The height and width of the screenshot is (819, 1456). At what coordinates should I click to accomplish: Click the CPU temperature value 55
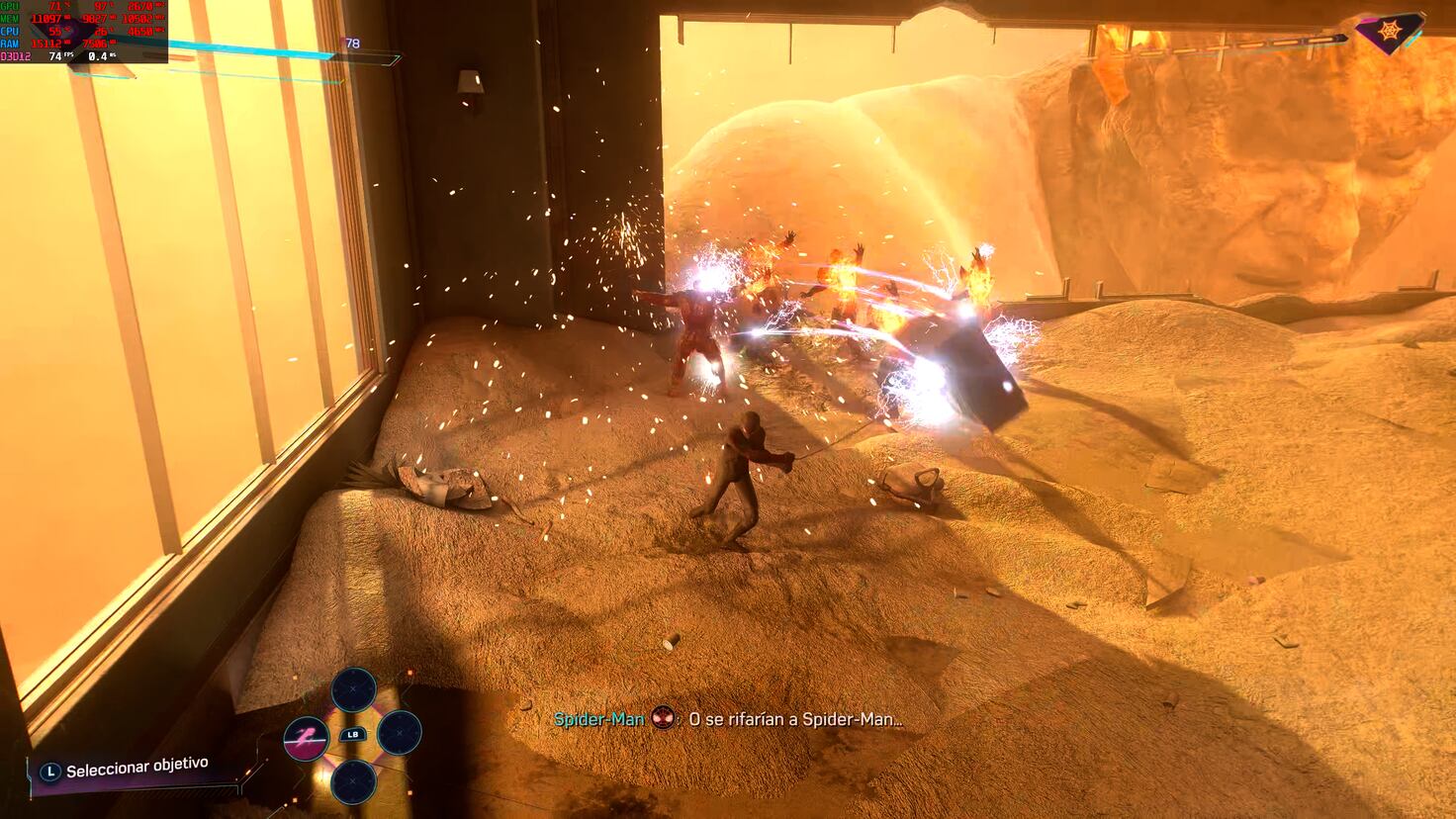(x=56, y=31)
